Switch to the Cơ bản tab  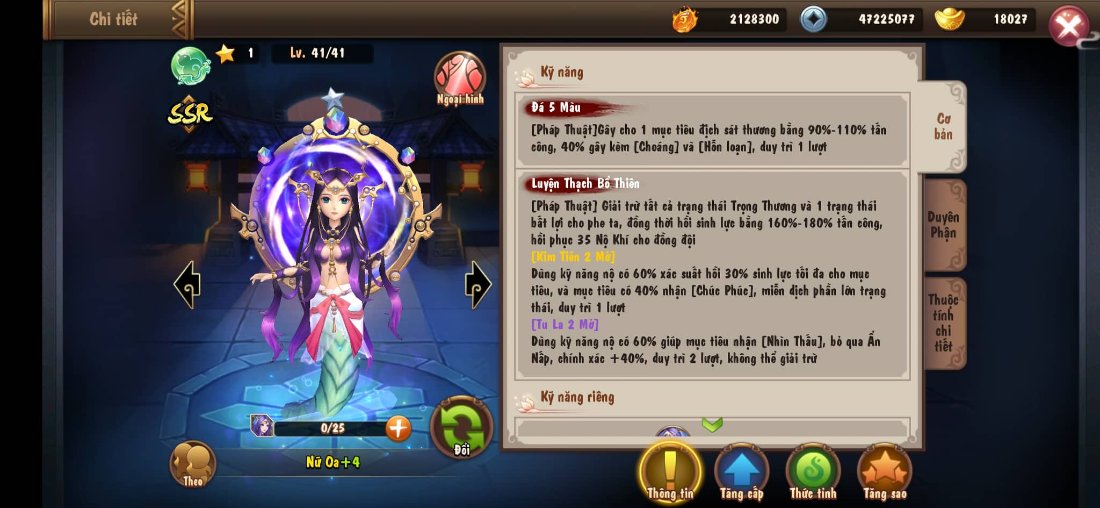point(943,126)
